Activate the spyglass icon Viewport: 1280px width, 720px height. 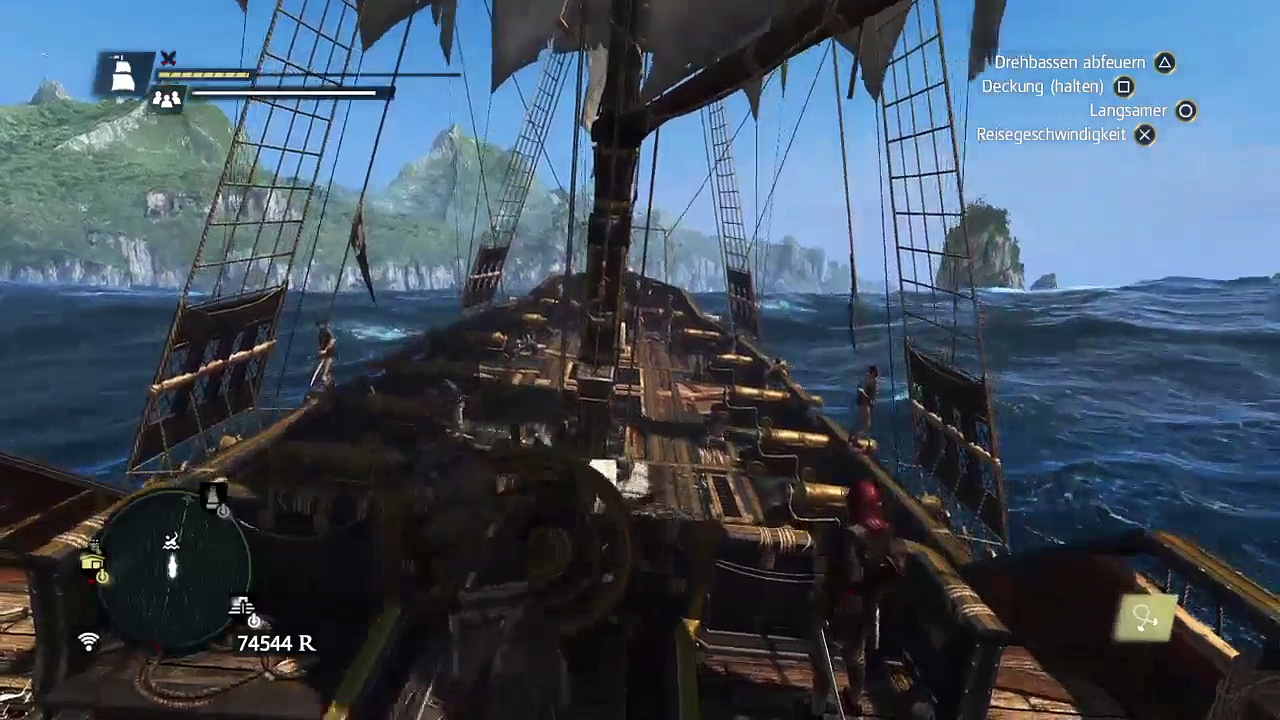1146,621
